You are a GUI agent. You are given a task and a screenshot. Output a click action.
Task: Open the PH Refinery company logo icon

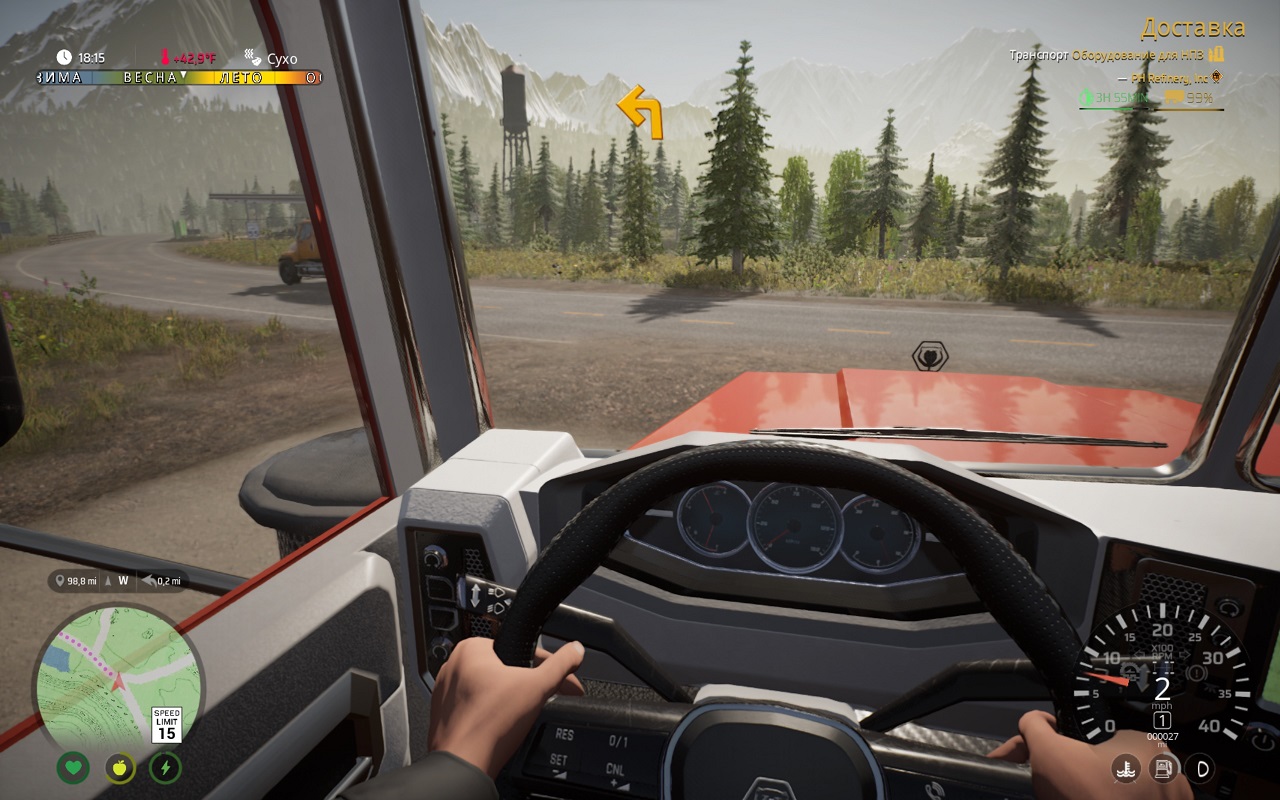[1217, 77]
